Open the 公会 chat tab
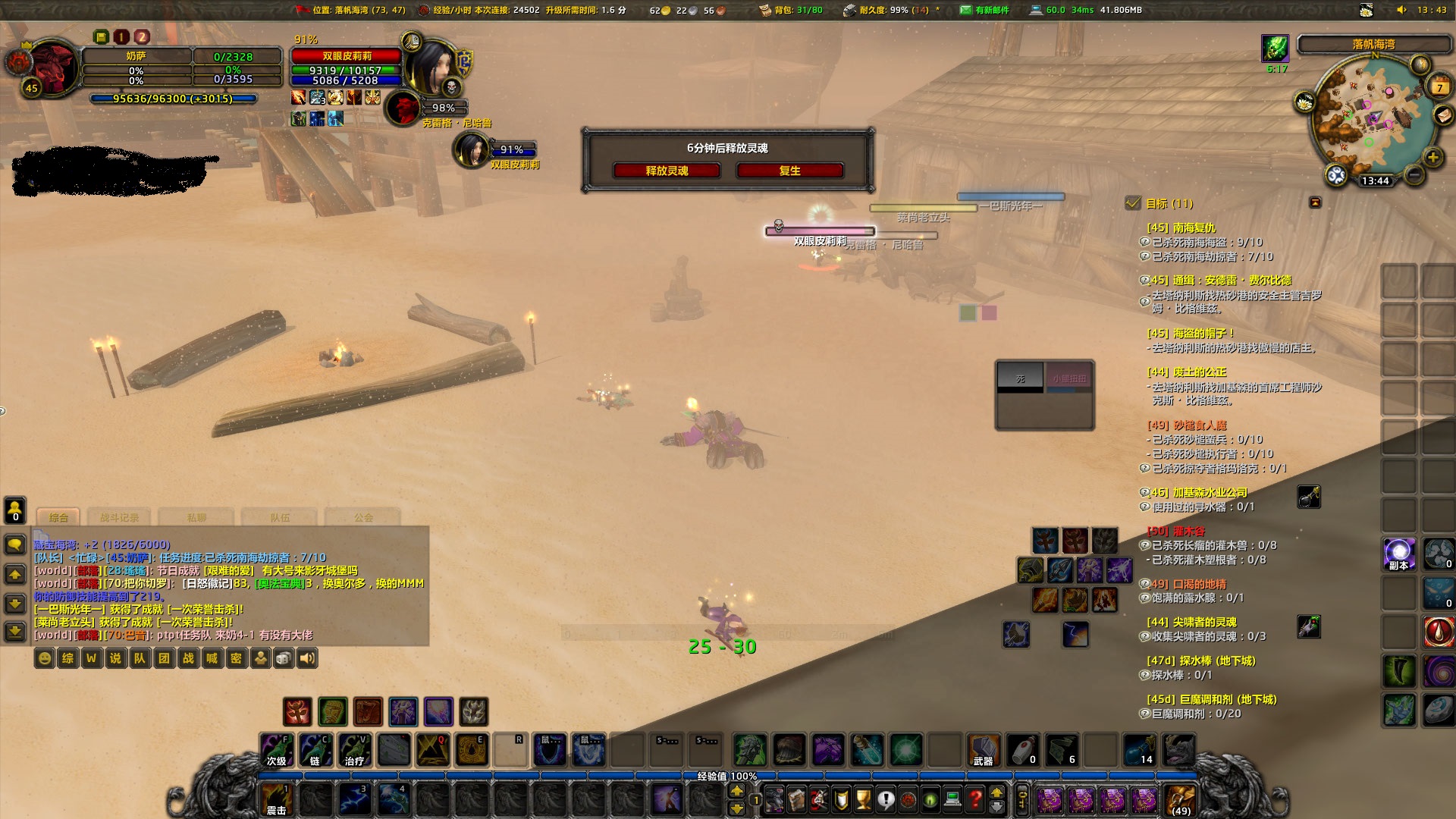1456x819 pixels. [364, 516]
